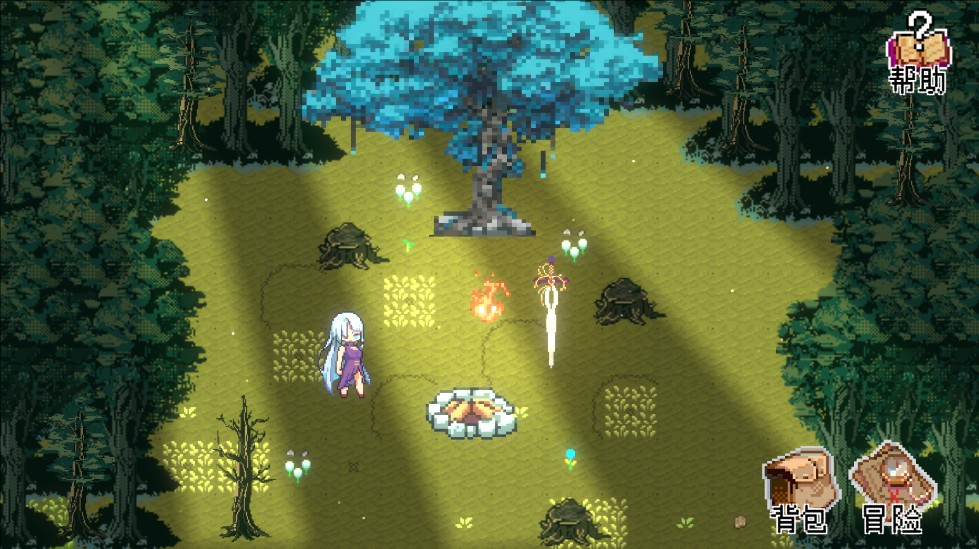Image resolution: width=979 pixels, height=549 pixels.
Task: Open the 帮助 help book
Action: [x=918, y=53]
